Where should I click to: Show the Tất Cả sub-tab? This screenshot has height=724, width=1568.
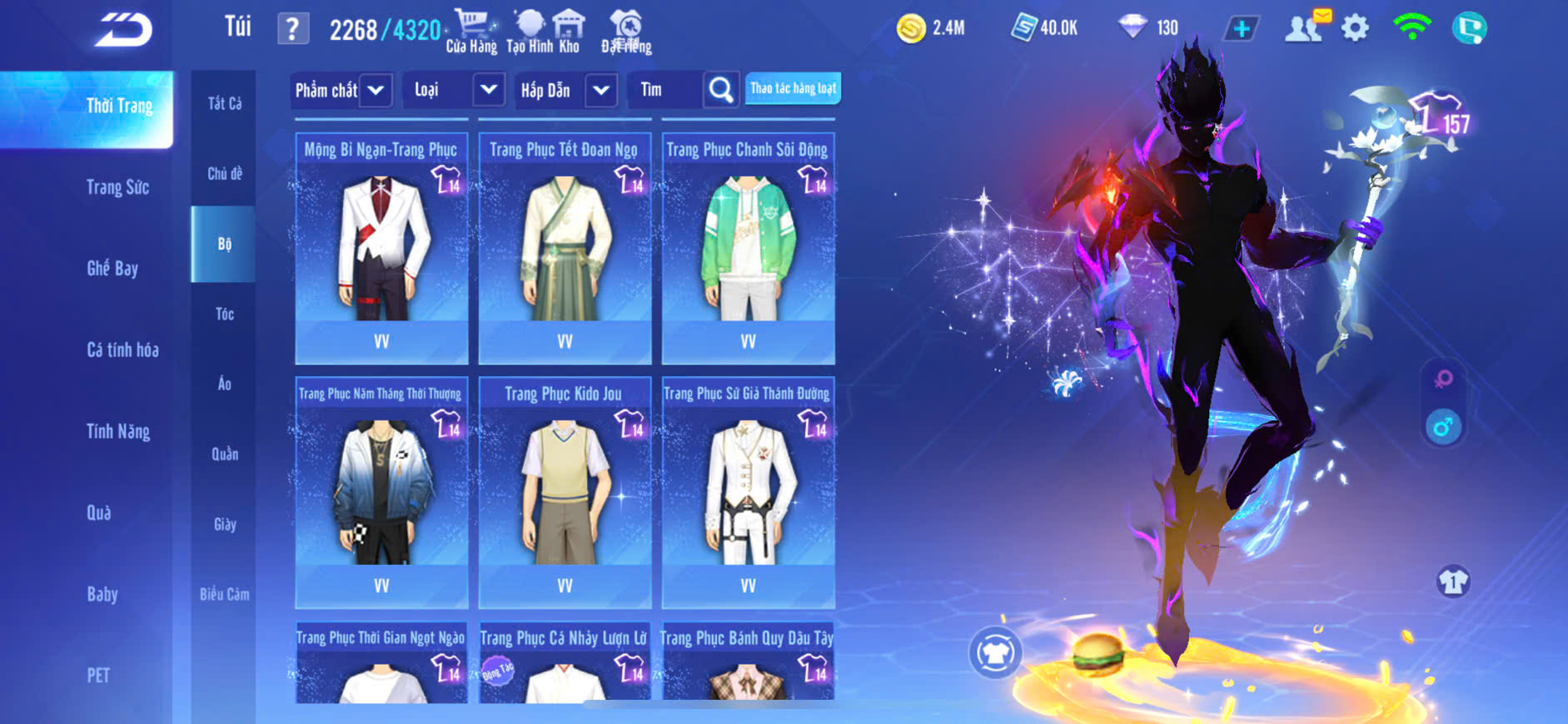(x=224, y=103)
